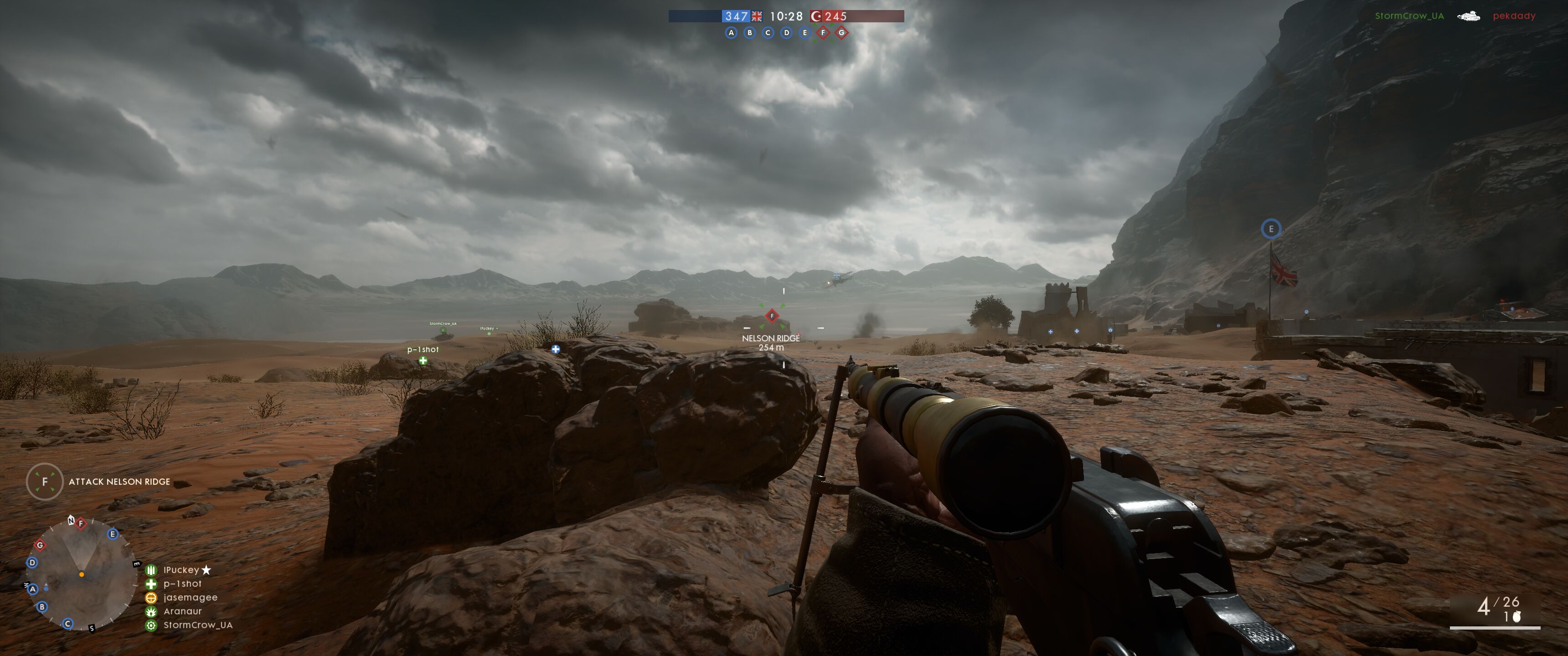Screen dimensions: 1568x656
Task: Click objective D icon under the score bar
Action: coord(786,33)
